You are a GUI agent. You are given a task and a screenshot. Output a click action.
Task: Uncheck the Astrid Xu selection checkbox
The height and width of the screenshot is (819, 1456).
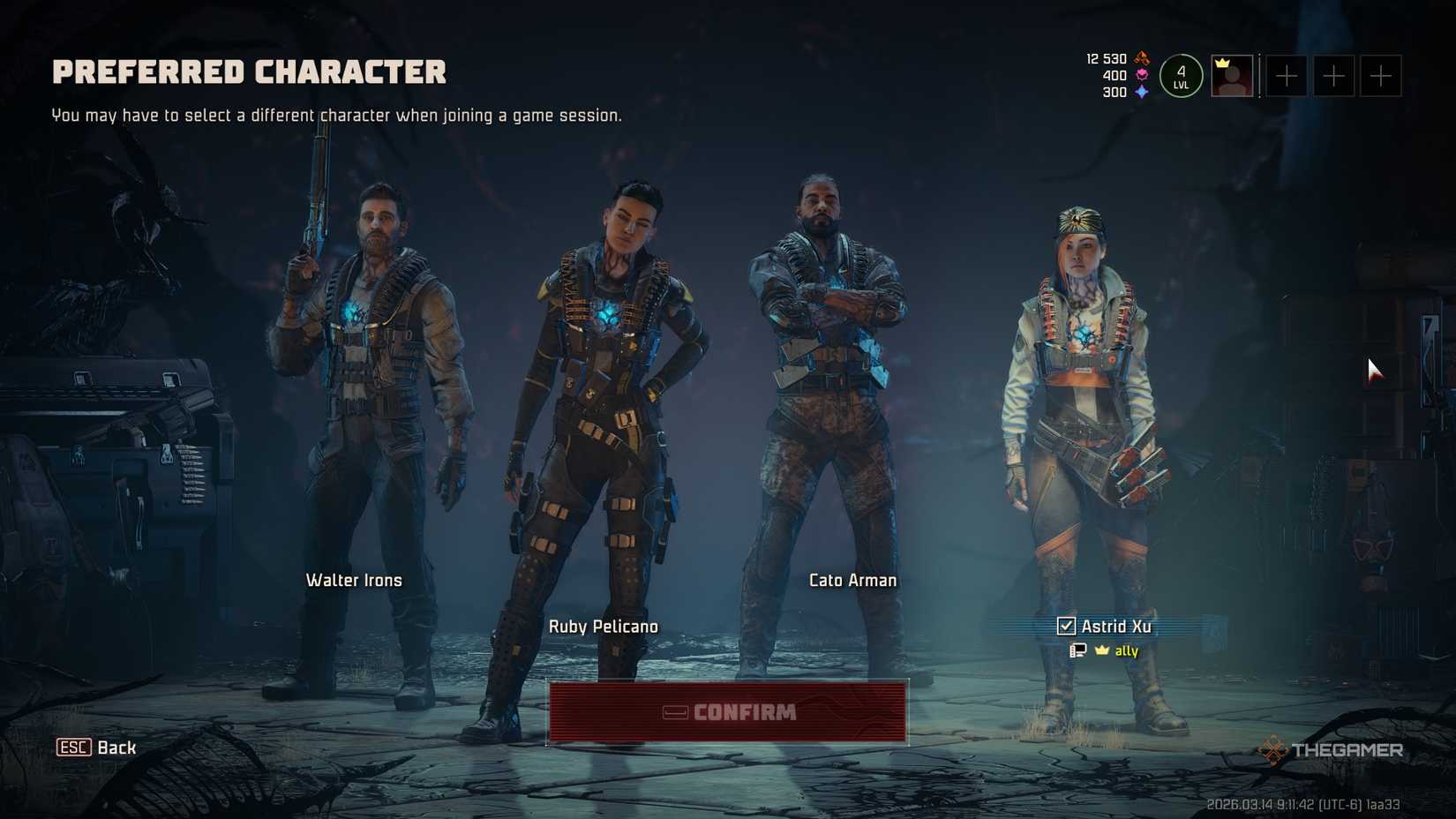[x=1066, y=626]
